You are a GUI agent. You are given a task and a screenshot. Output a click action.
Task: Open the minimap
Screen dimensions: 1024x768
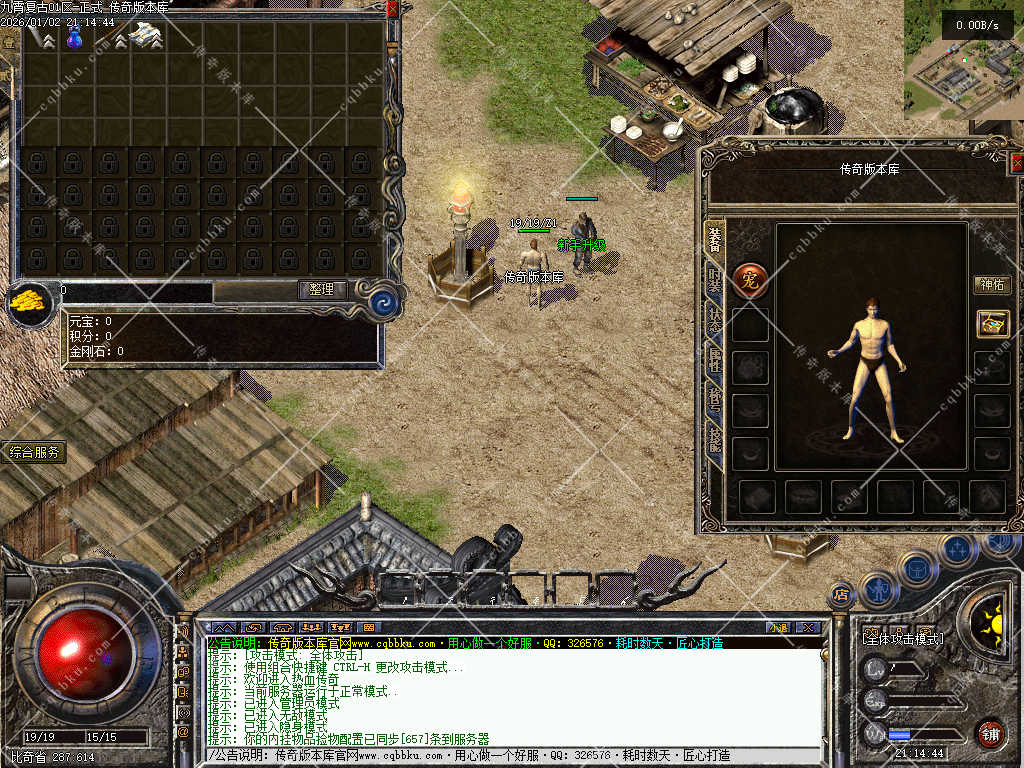963,60
